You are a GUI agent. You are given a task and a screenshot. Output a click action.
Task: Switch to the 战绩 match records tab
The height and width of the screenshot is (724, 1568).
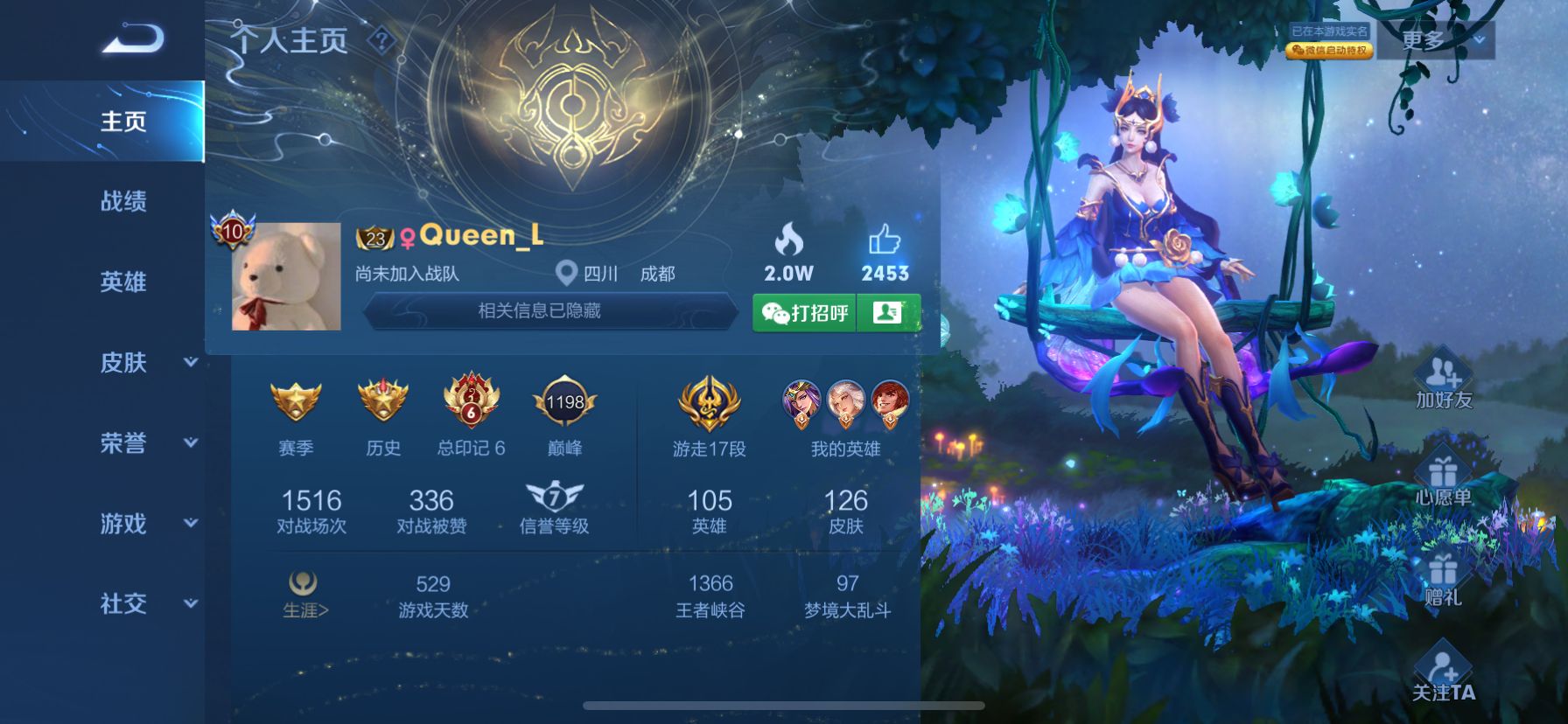(x=122, y=201)
